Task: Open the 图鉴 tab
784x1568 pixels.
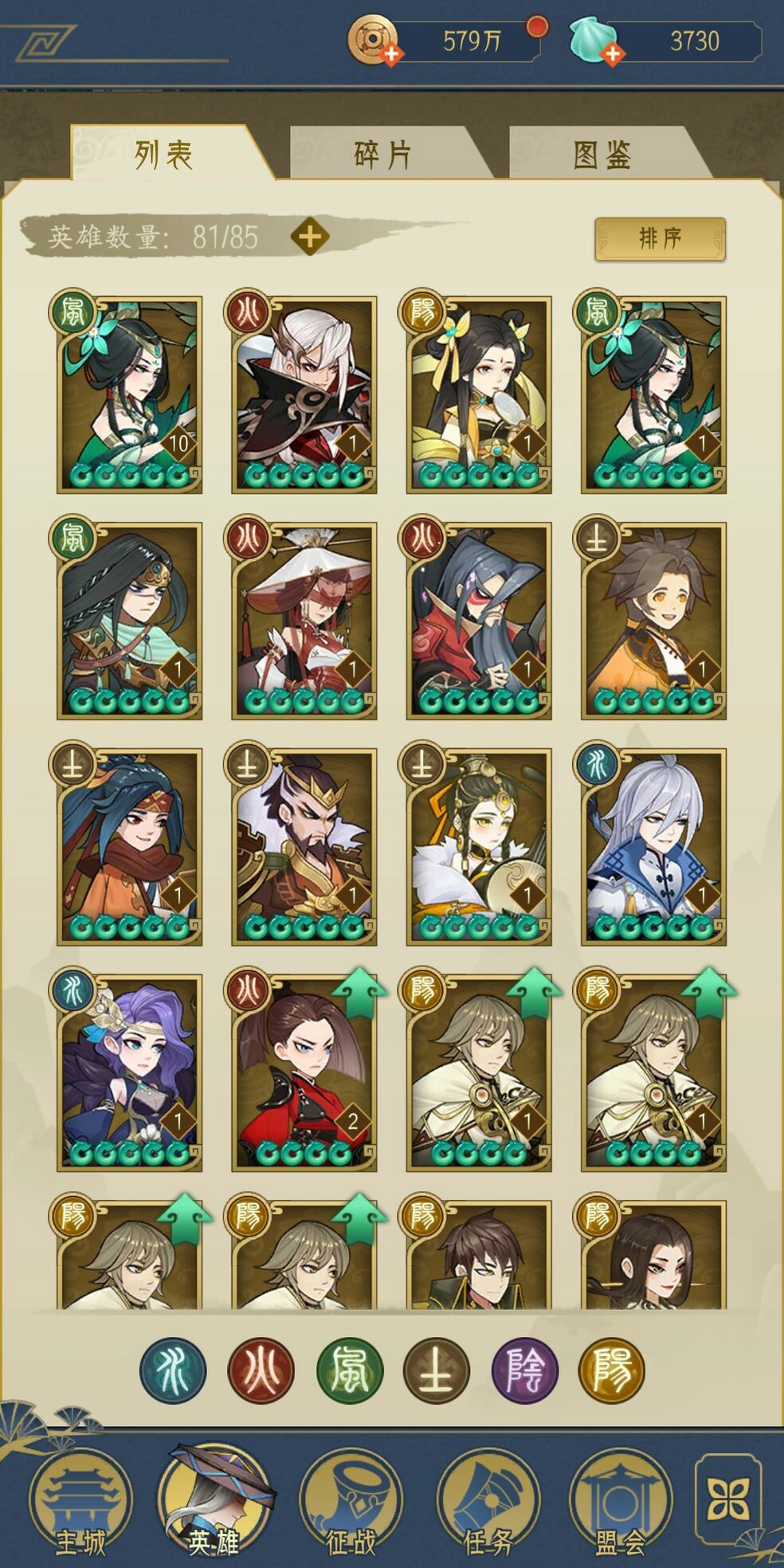Action: click(x=602, y=155)
